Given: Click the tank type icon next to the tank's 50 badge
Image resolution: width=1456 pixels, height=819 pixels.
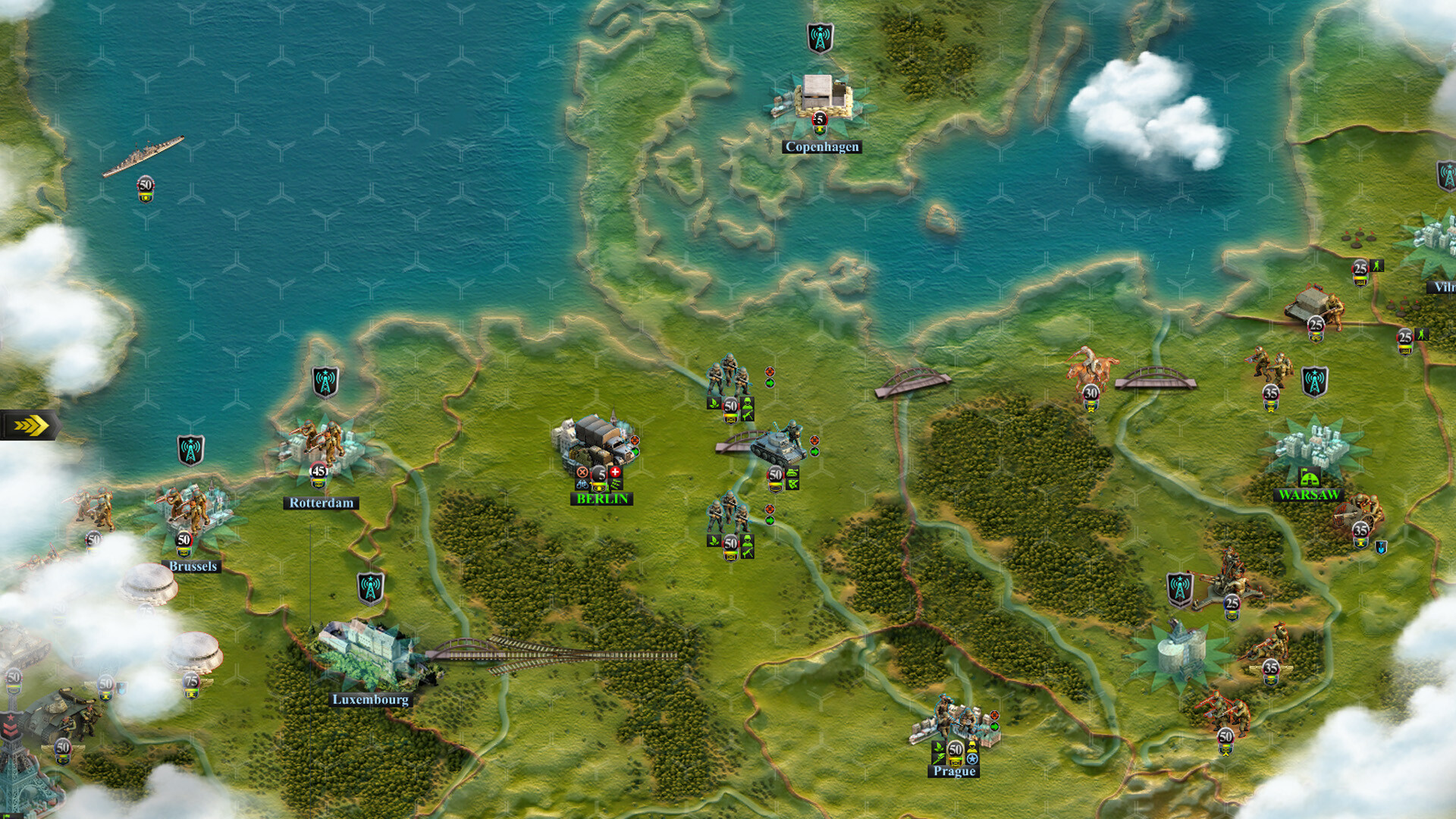Looking at the screenshot, I should [x=792, y=473].
